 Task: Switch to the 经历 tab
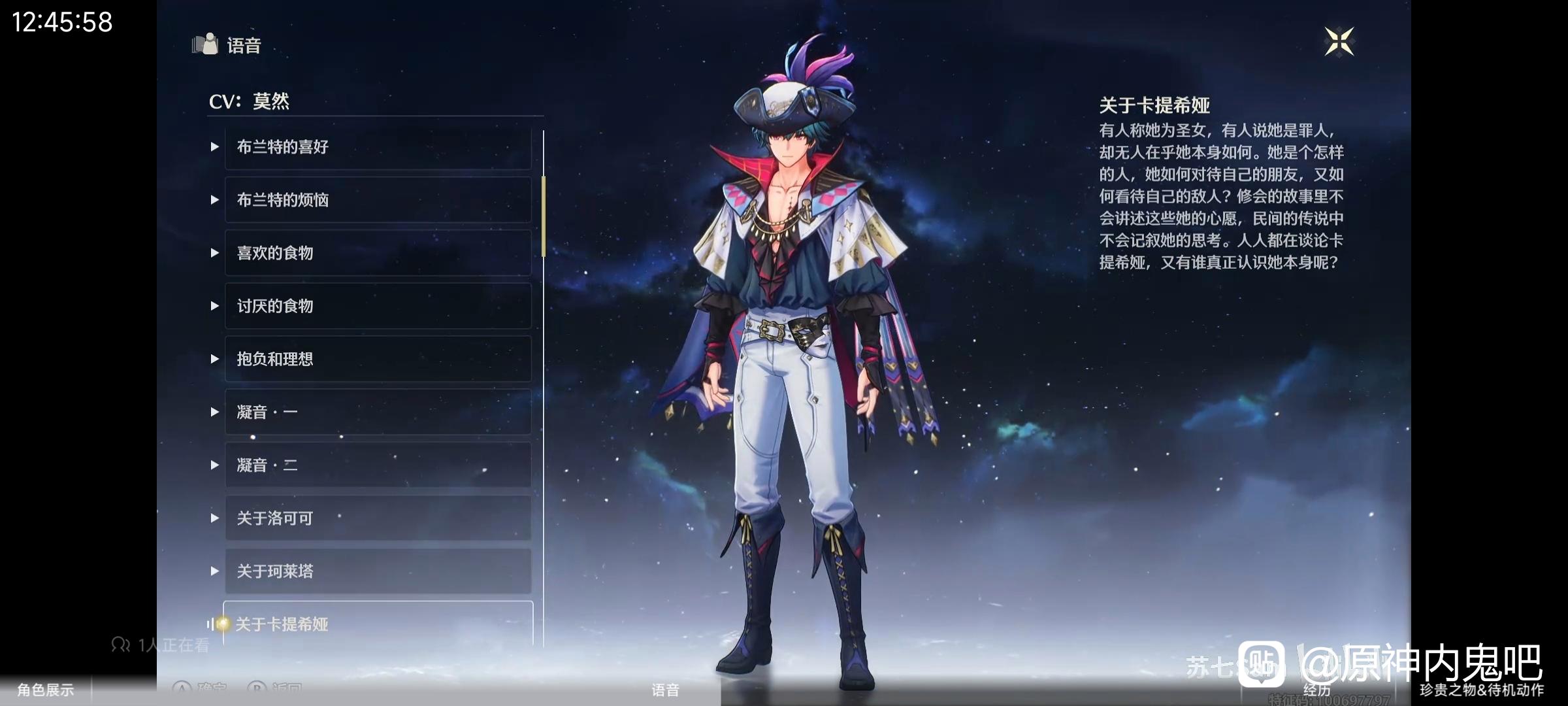tap(1316, 690)
